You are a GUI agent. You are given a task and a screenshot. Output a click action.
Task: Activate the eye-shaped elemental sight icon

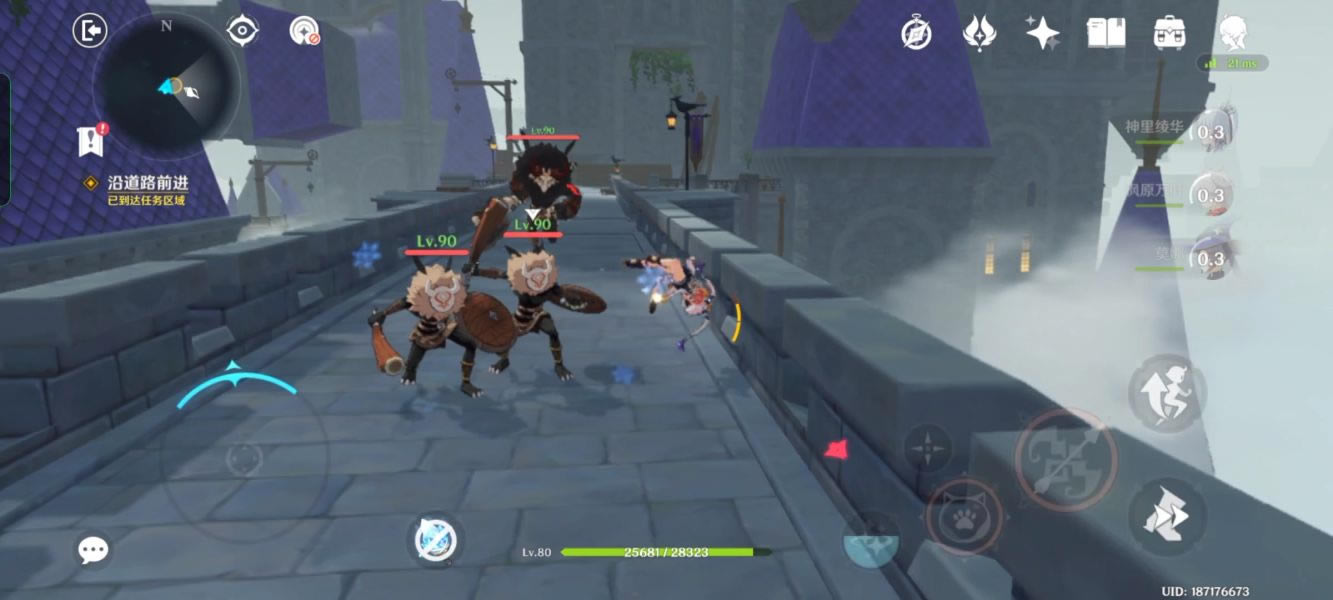(x=242, y=31)
